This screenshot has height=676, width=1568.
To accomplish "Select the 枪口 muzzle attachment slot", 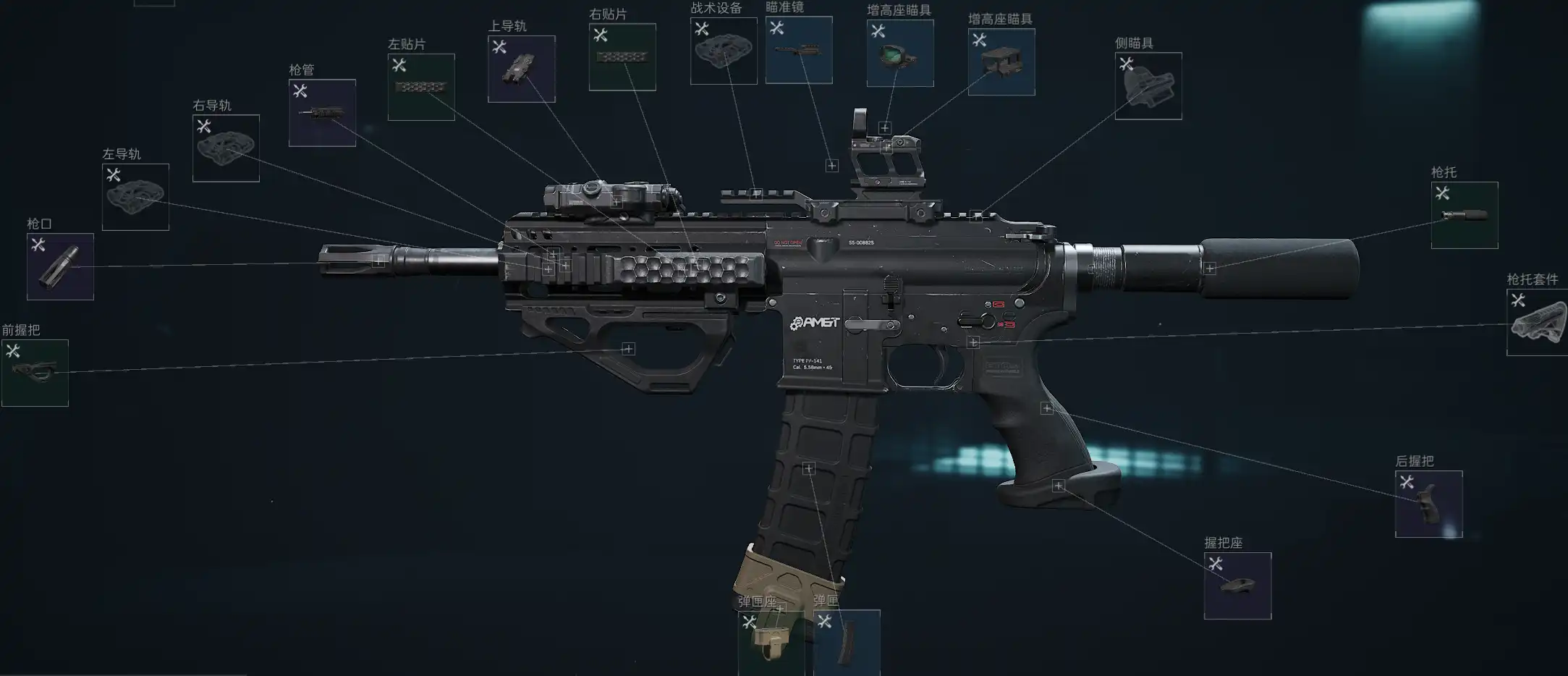I will tap(60, 266).
